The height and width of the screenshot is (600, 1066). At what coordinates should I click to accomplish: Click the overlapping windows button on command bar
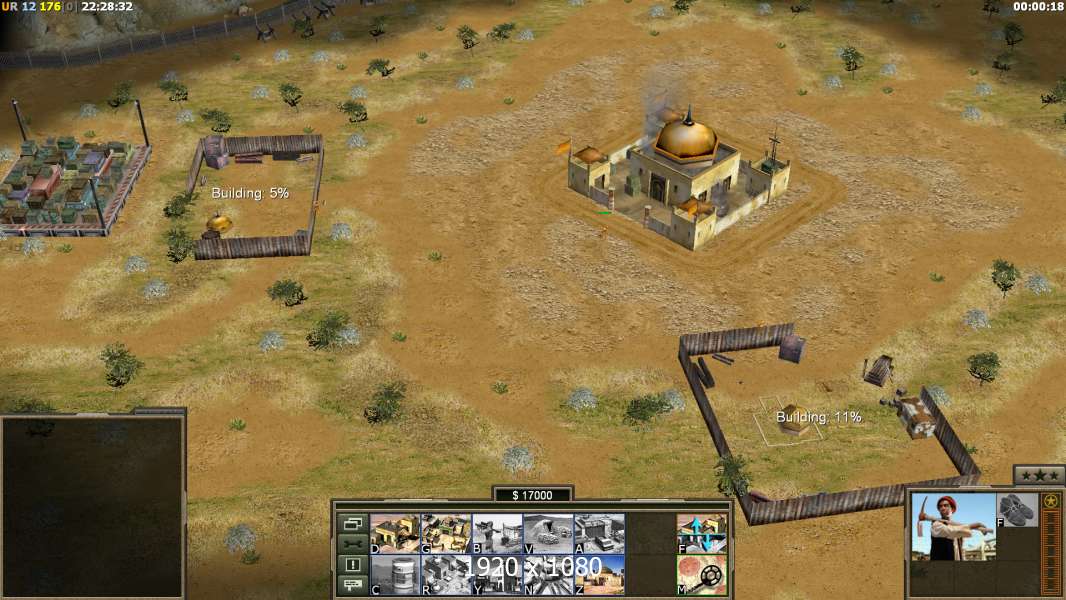(352, 523)
